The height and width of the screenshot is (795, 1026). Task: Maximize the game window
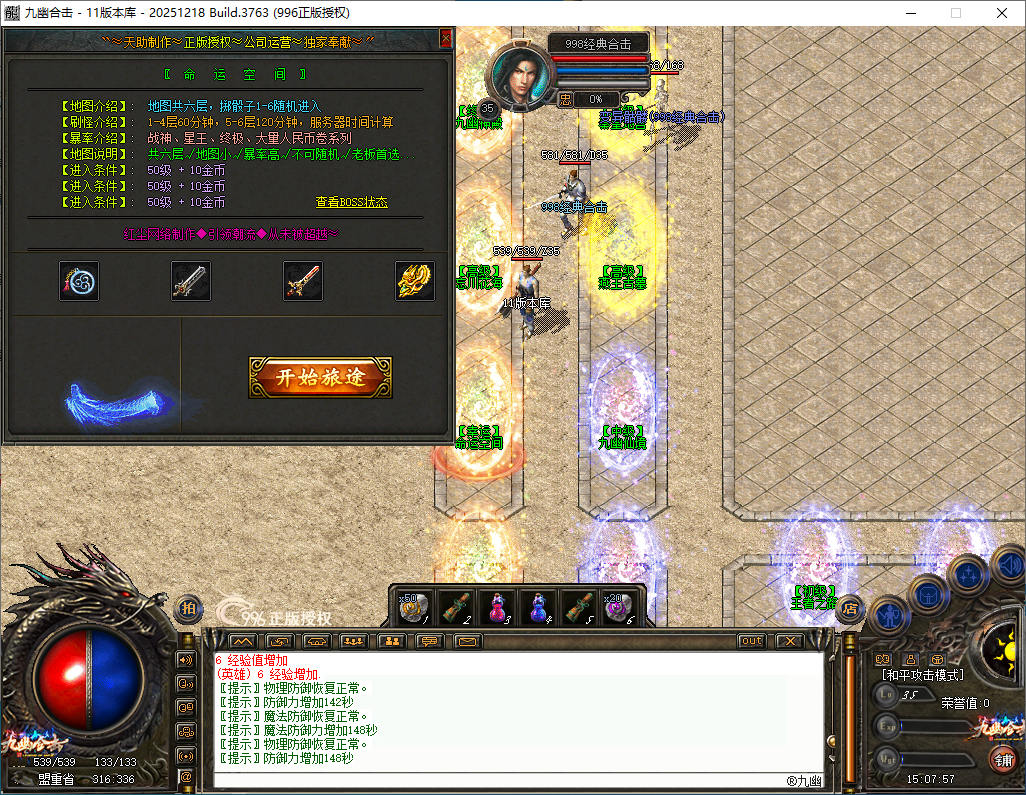[x=955, y=13]
